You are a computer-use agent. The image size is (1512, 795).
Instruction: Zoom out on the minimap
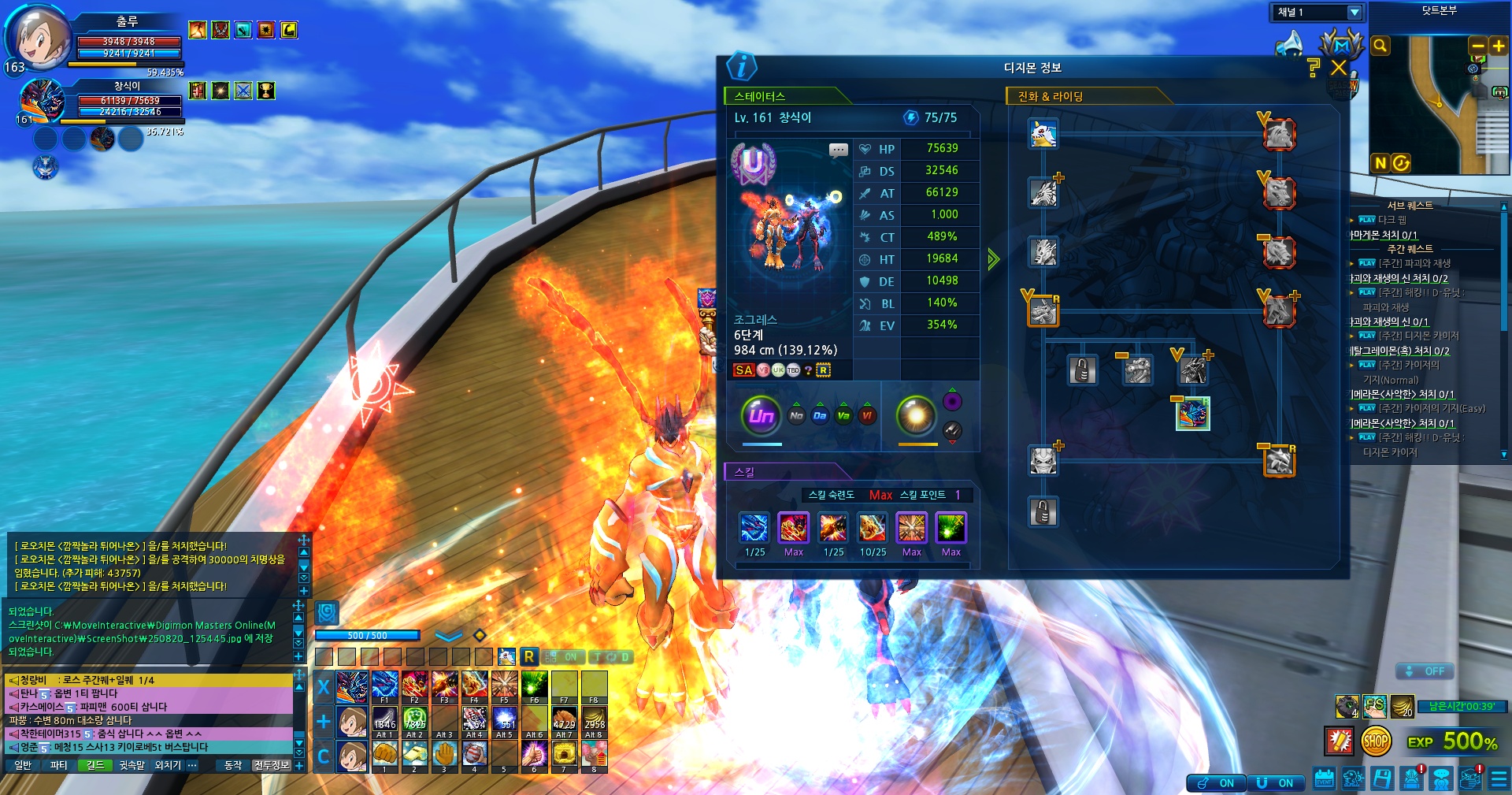click(1478, 46)
